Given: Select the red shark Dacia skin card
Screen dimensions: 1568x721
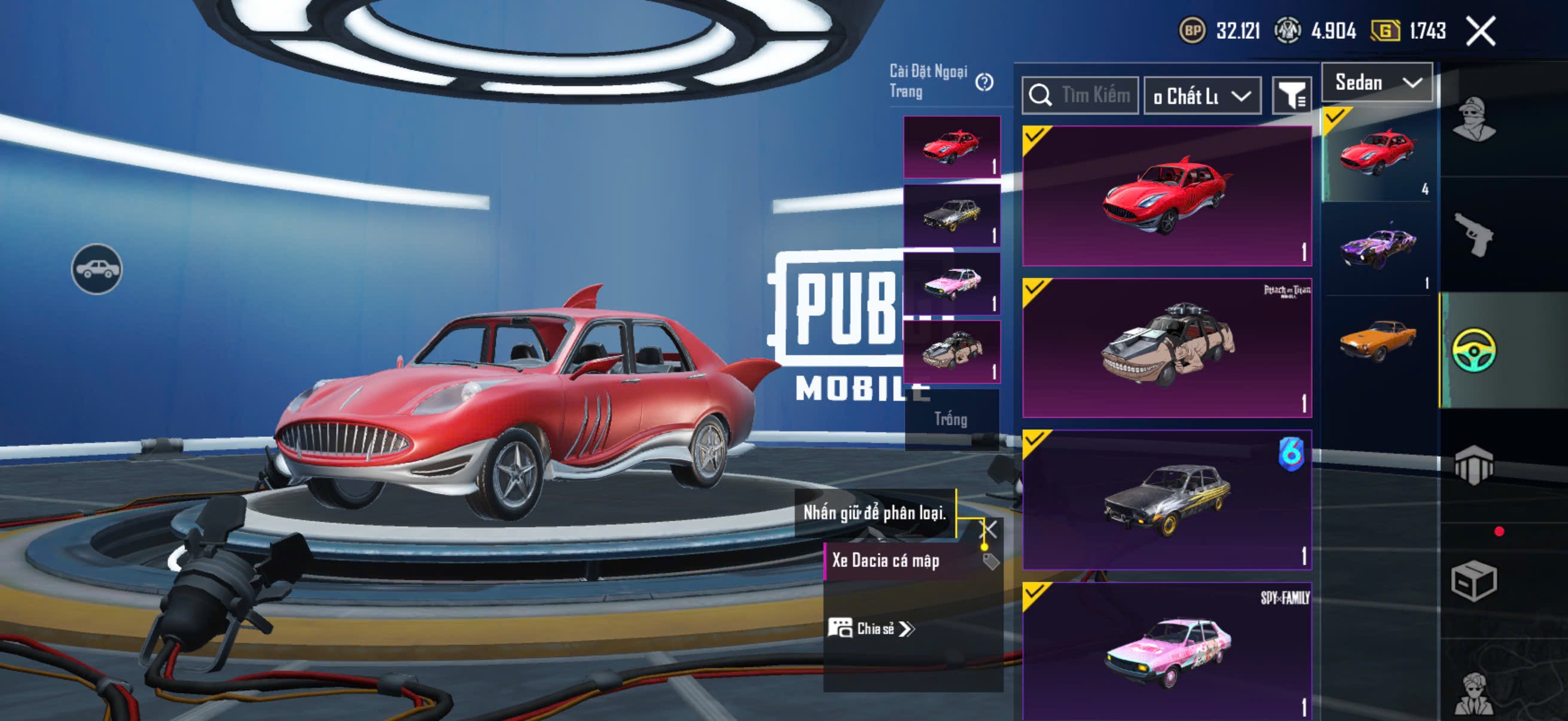Looking at the screenshot, I should pyautogui.click(x=1166, y=196).
